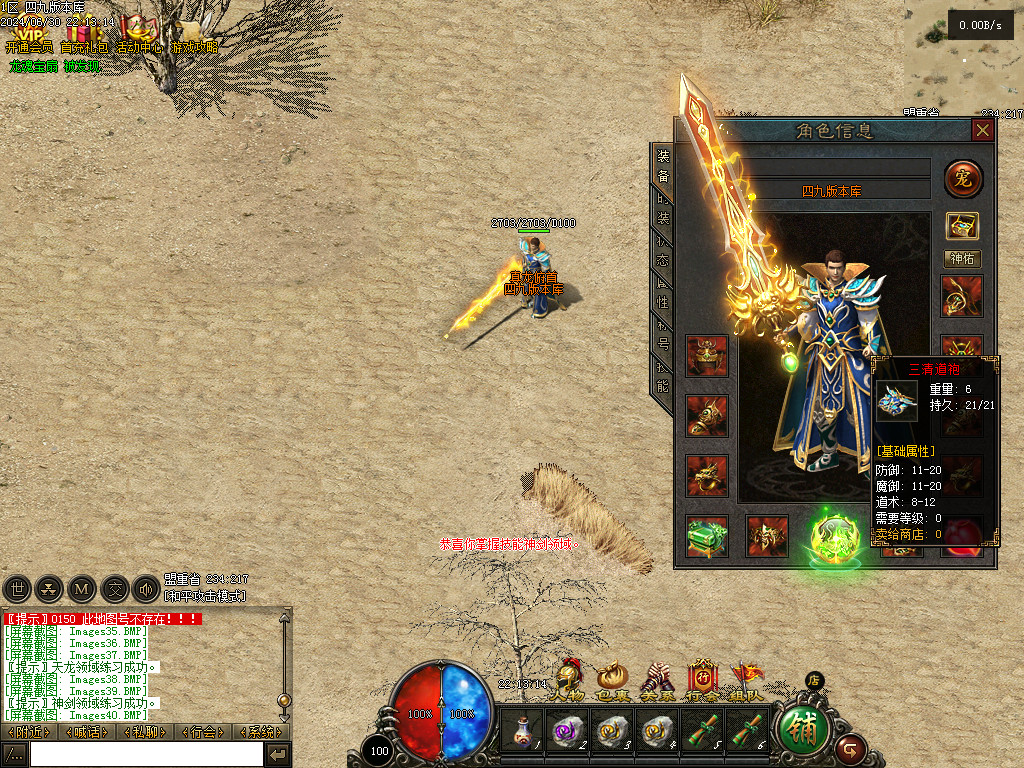Select the helmet equipment slot
The width and height of the screenshot is (1024, 768).
click(706, 355)
